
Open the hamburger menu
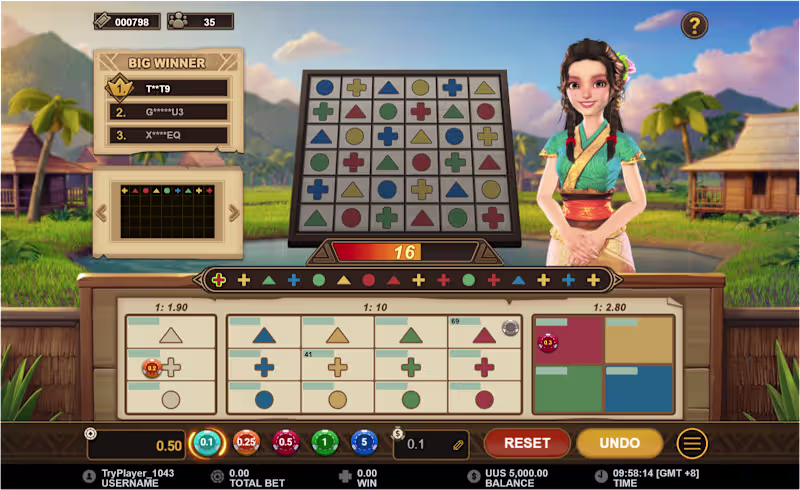692,443
